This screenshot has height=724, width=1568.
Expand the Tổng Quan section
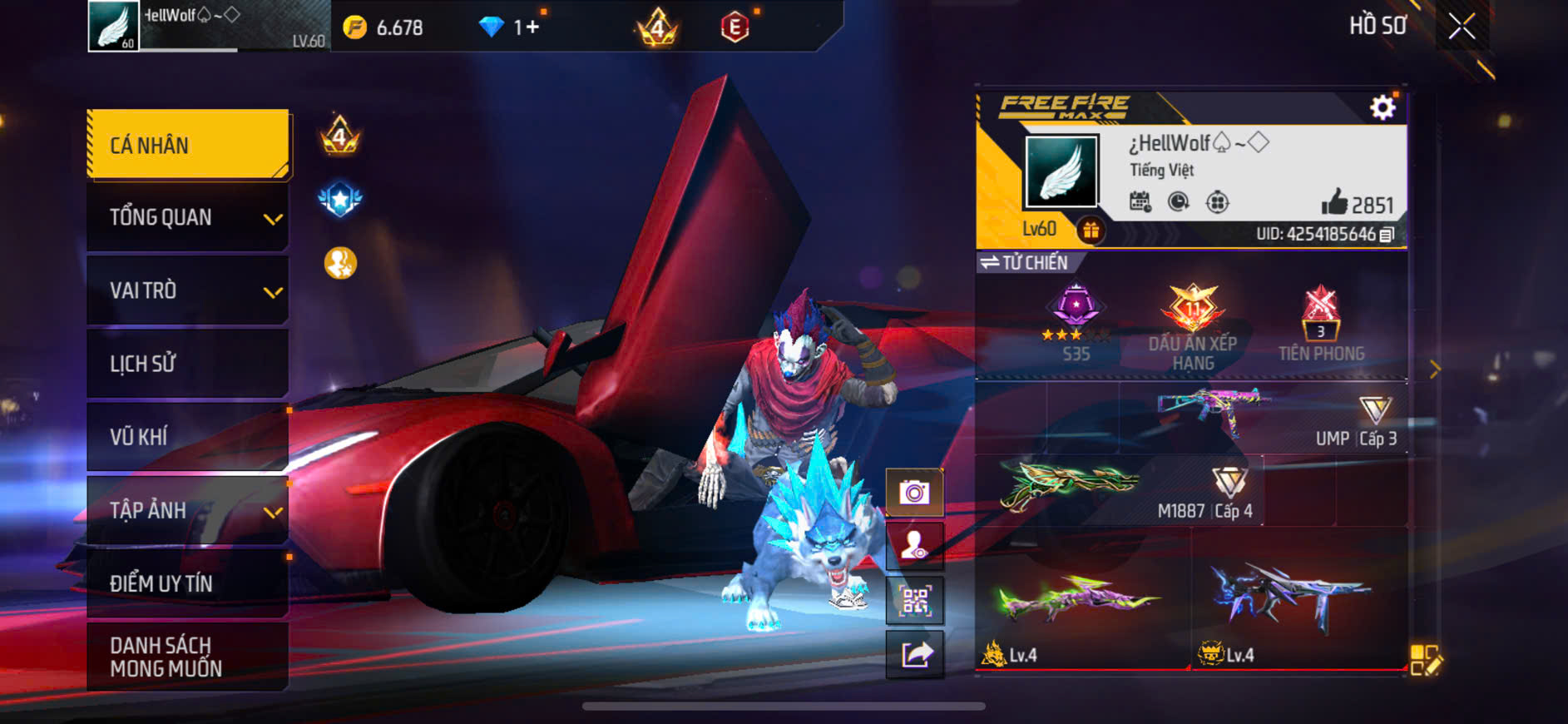tap(188, 218)
